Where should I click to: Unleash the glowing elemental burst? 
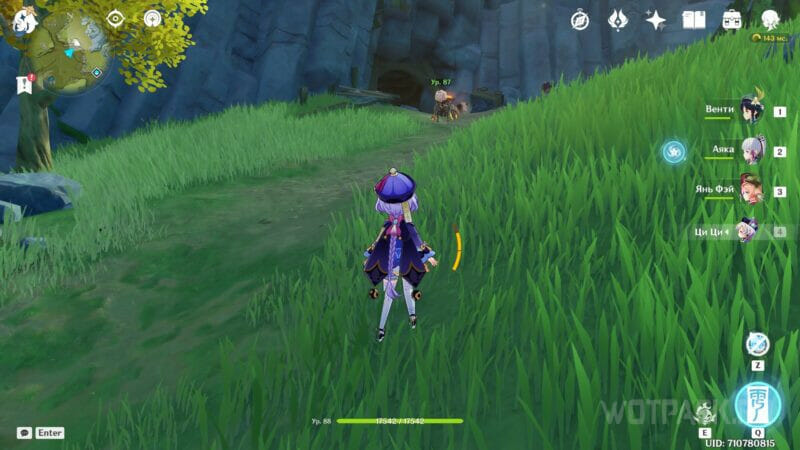click(x=757, y=404)
